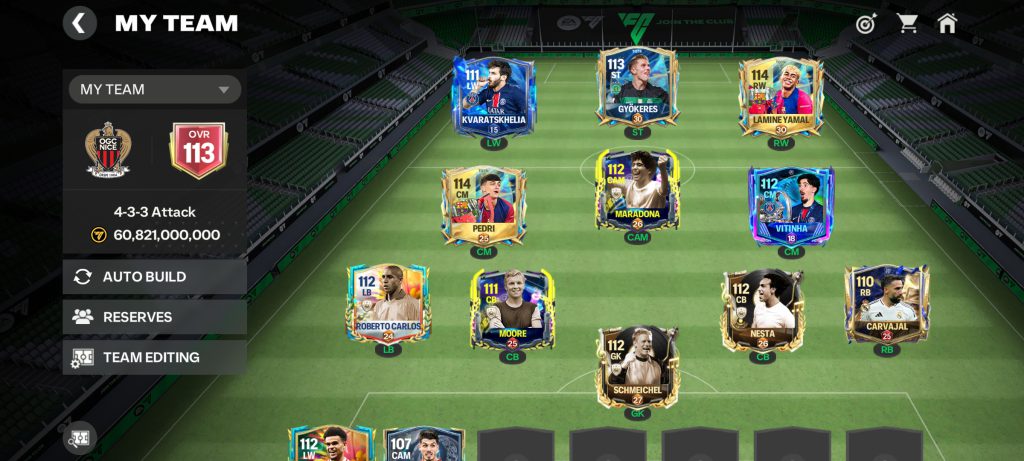Select the Pedri CM card
The width and height of the screenshot is (1024, 461).
tap(484, 204)
